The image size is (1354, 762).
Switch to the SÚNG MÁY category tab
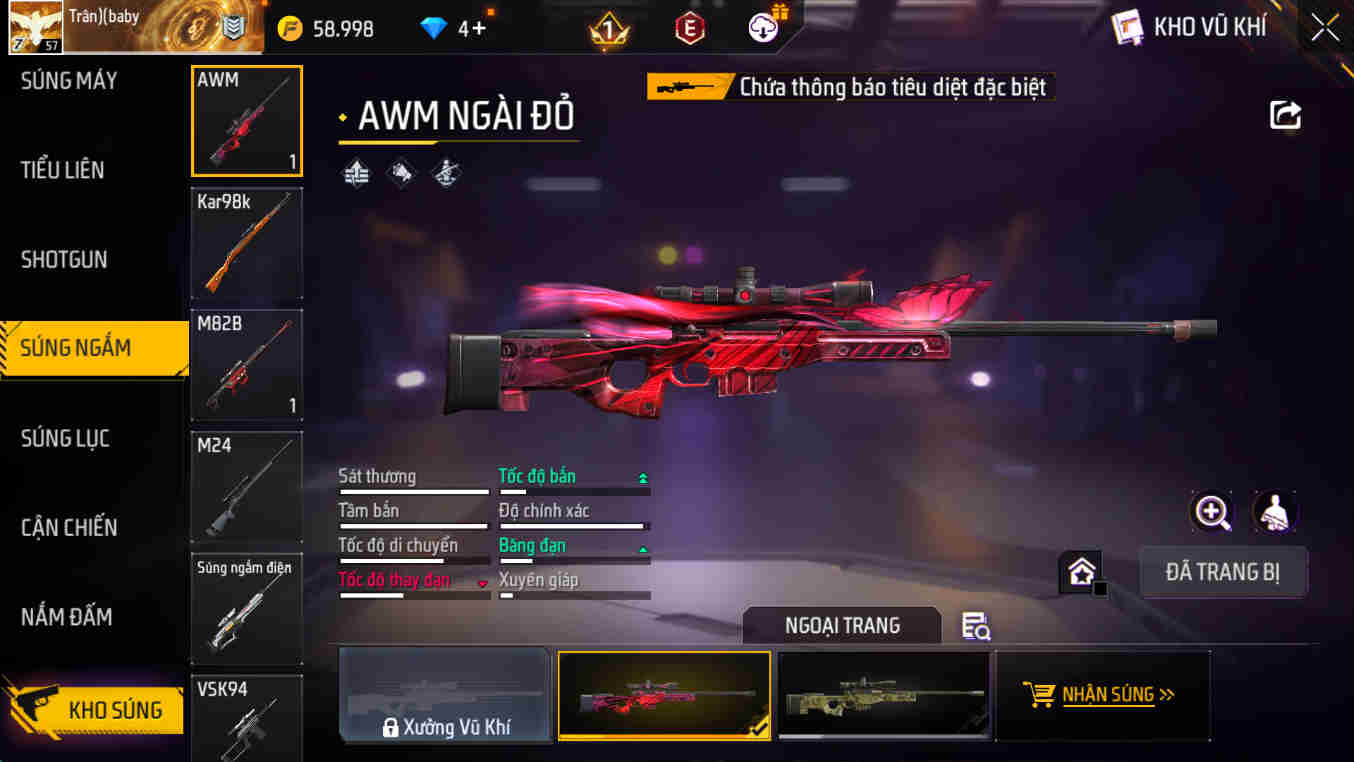(x=68, y=80)
